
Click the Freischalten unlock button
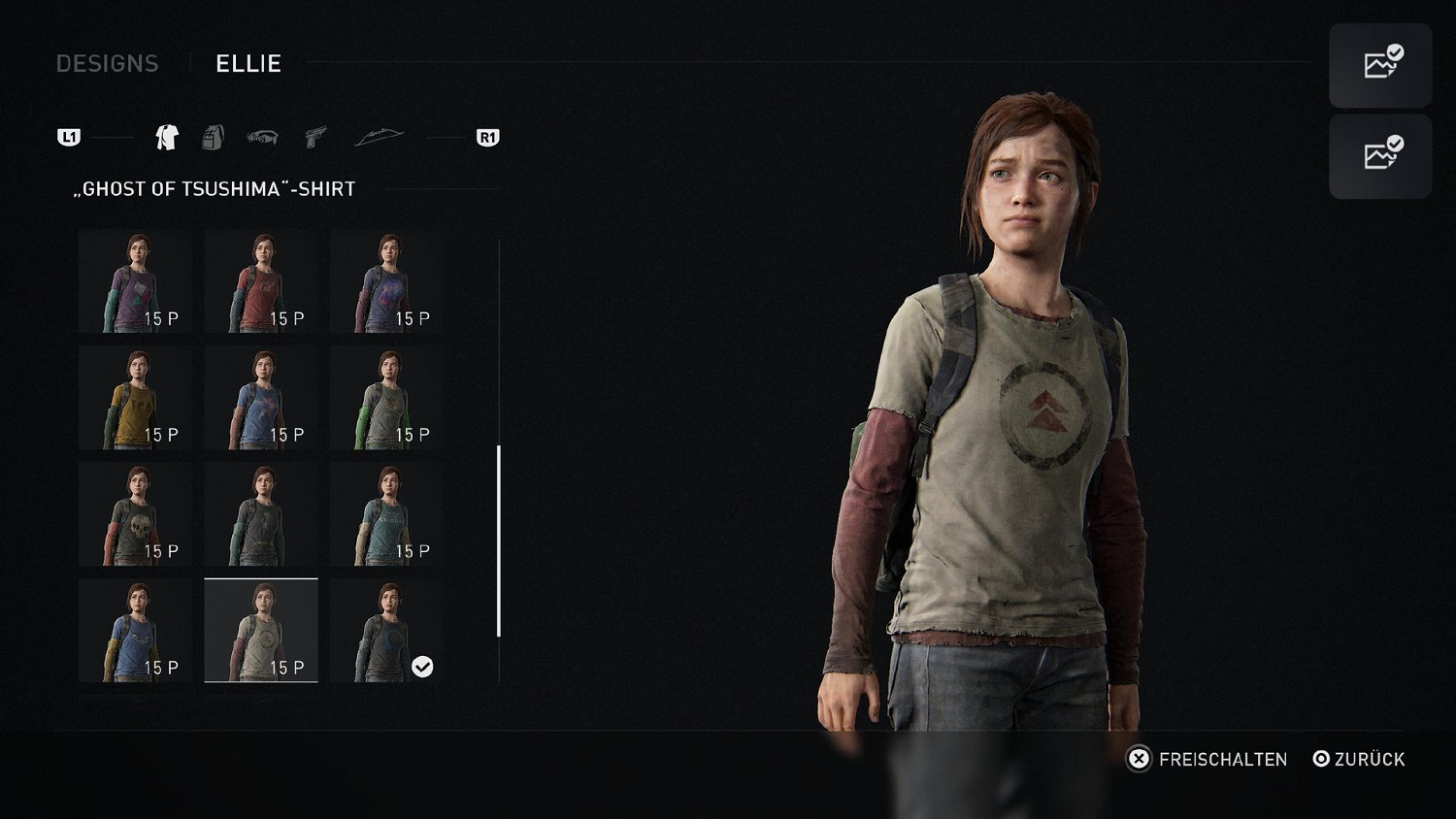coord(1208,759)
